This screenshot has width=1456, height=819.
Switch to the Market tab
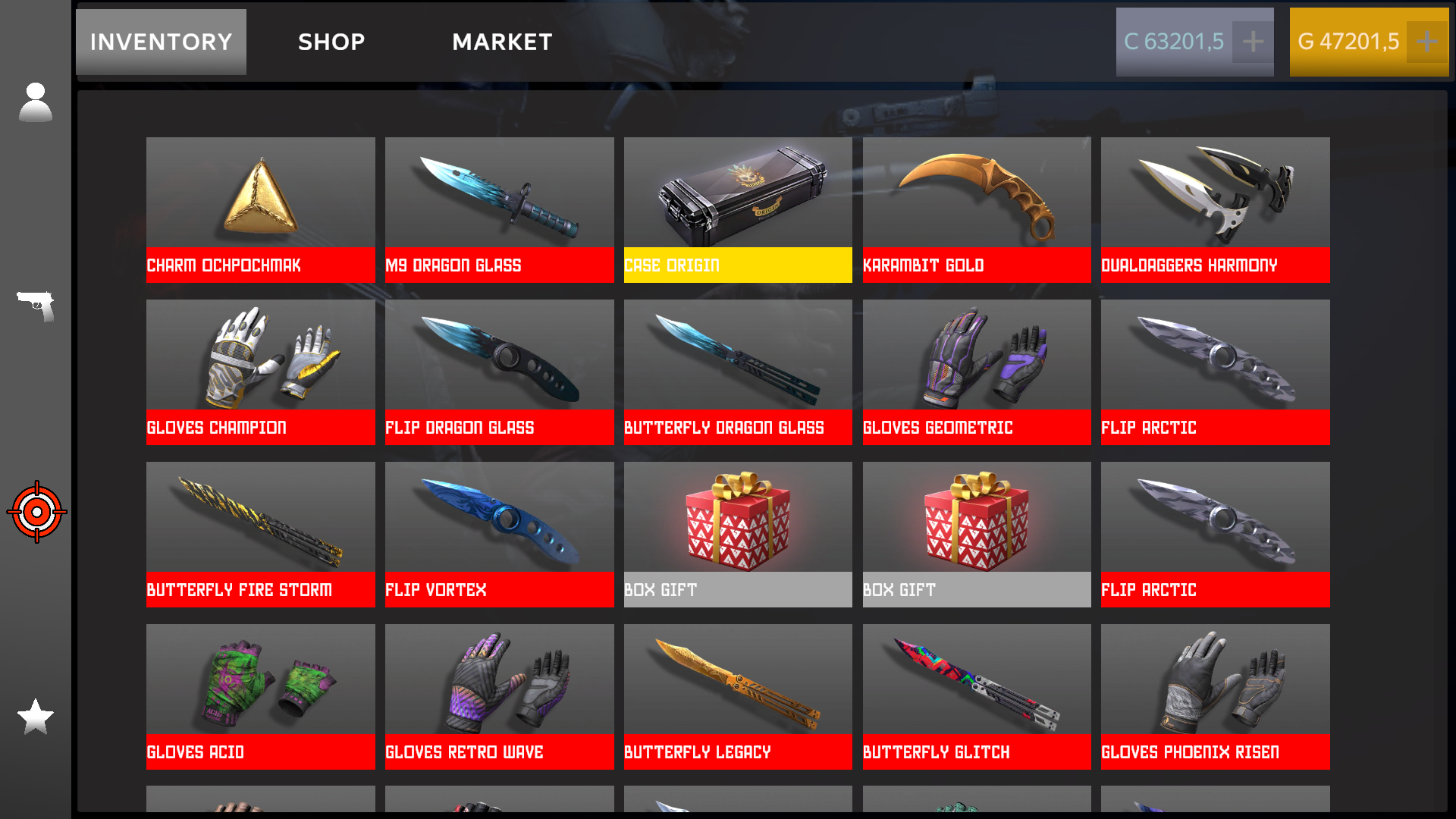click(502, 42)
